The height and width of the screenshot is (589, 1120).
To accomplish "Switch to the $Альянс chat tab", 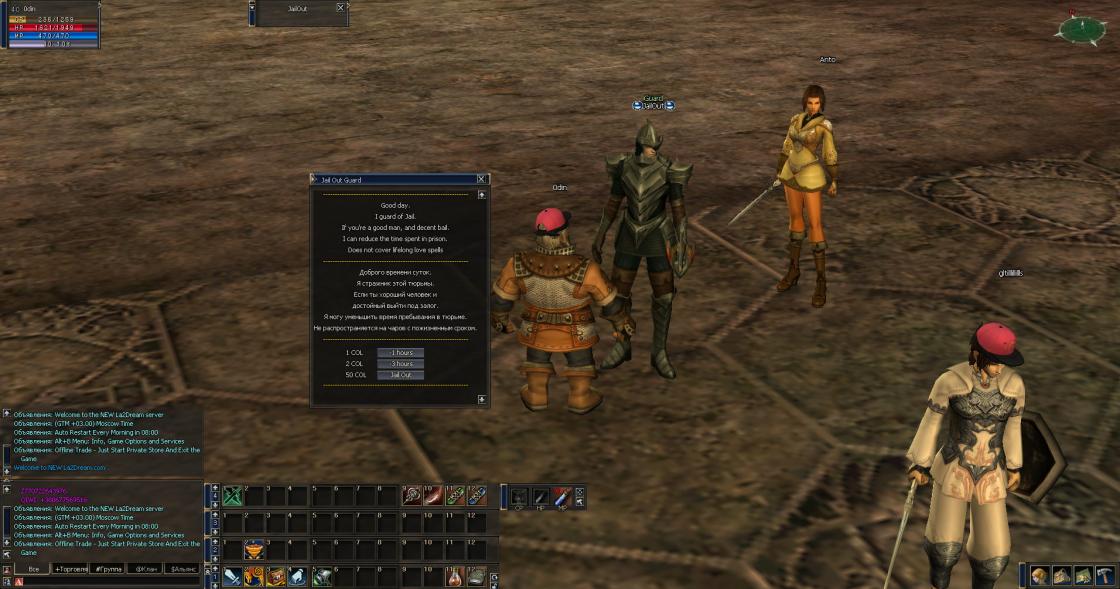I will [182, 569].
